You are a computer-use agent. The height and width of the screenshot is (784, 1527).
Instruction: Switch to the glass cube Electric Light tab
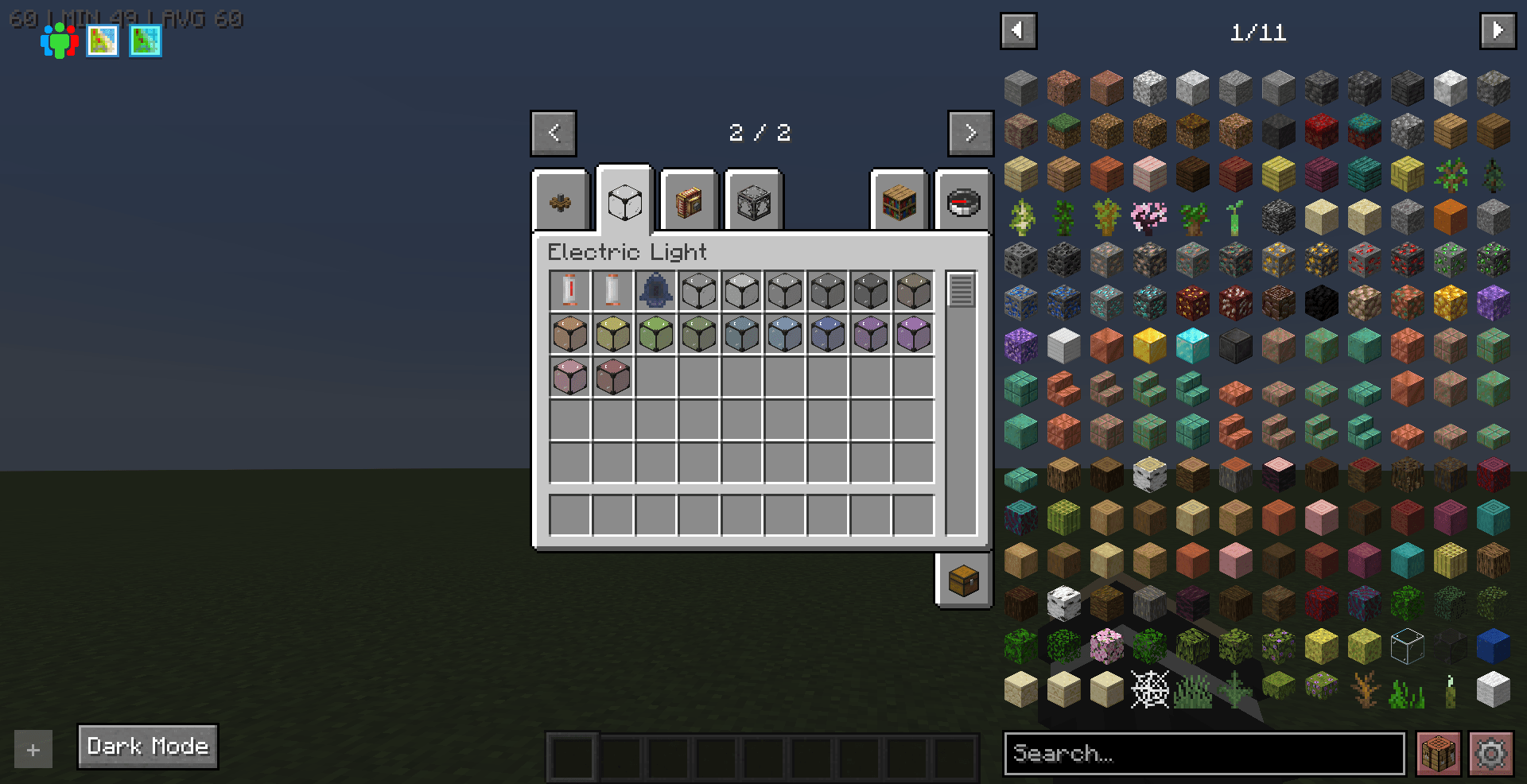624,200
